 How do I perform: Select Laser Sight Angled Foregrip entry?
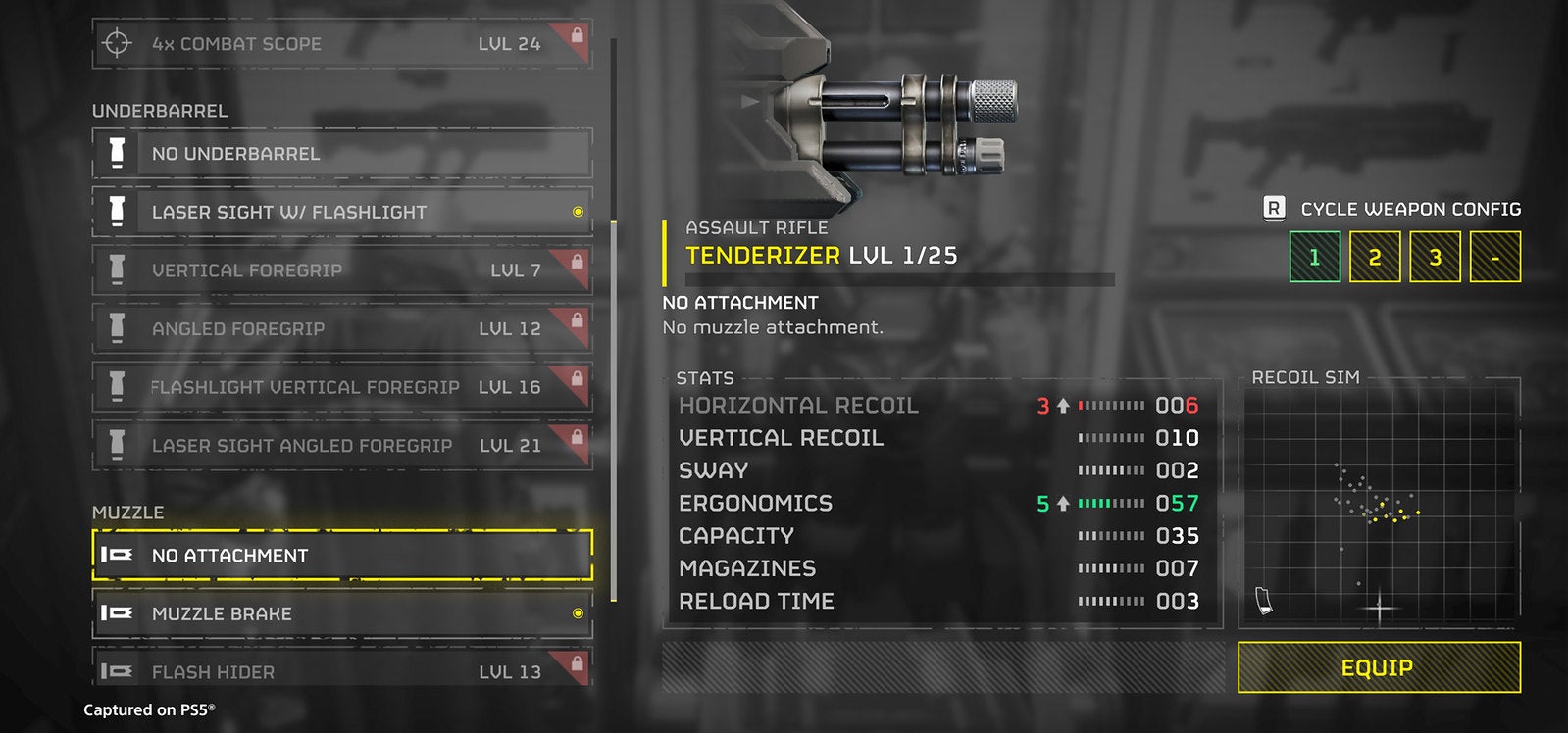[341, 446]
